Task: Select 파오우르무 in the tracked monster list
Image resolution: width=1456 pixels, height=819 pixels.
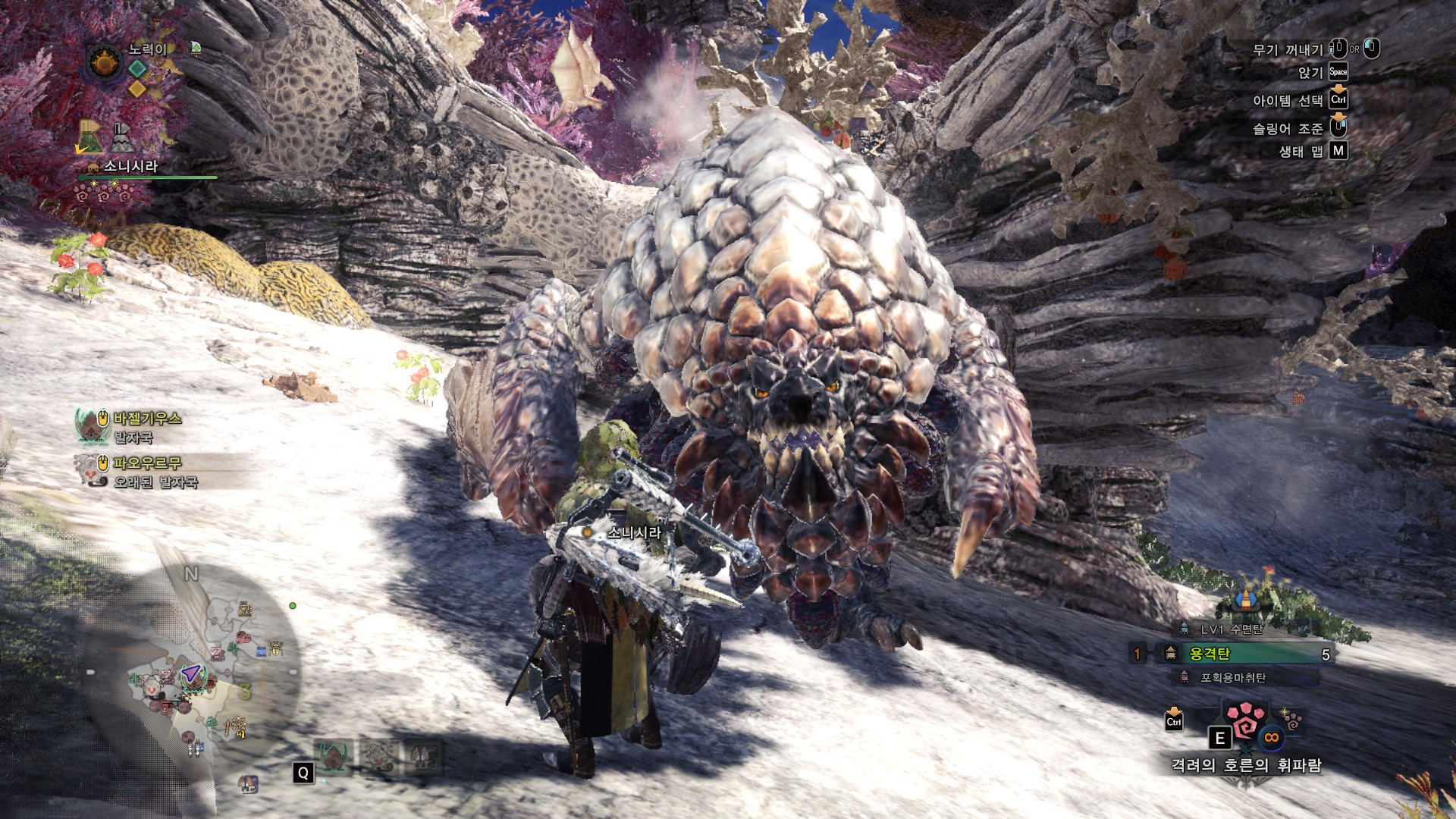Action: click(147, 463)
